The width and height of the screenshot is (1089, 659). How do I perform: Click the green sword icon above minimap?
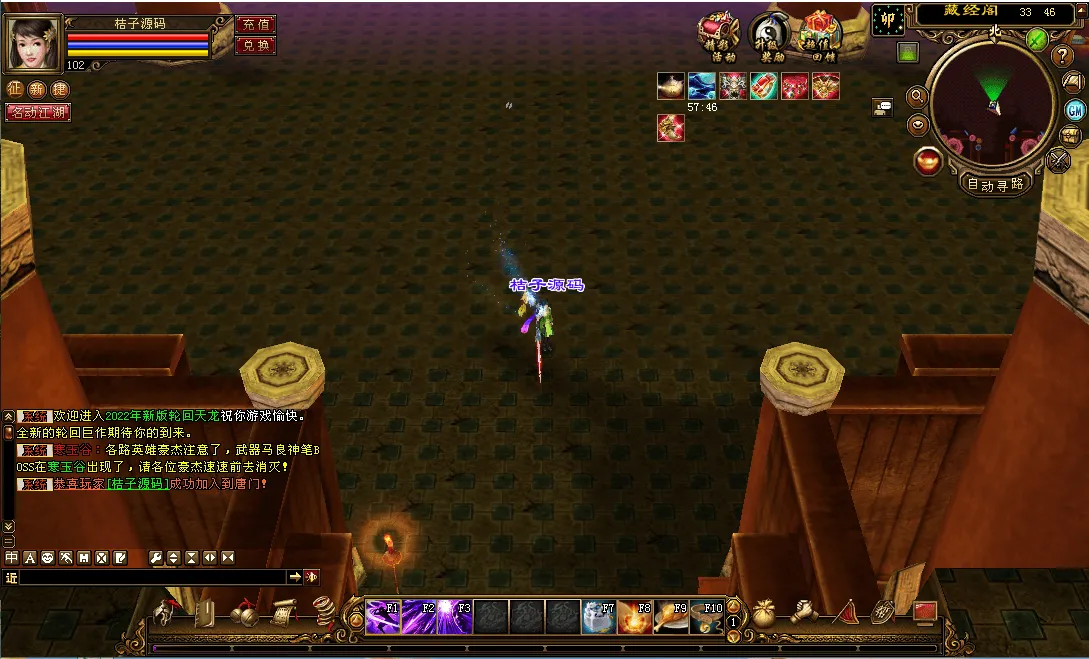(1037, 40)
